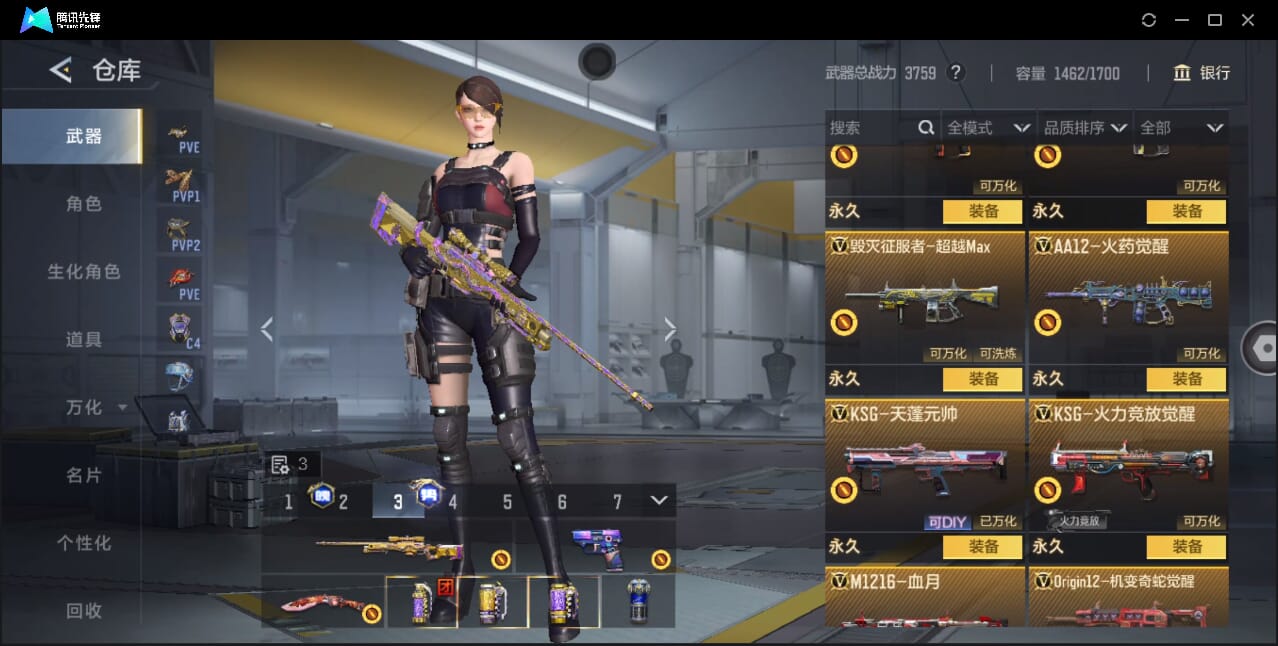Select the KSG-火力竞放觉醒 weapon card

(x=1129, y=465)
